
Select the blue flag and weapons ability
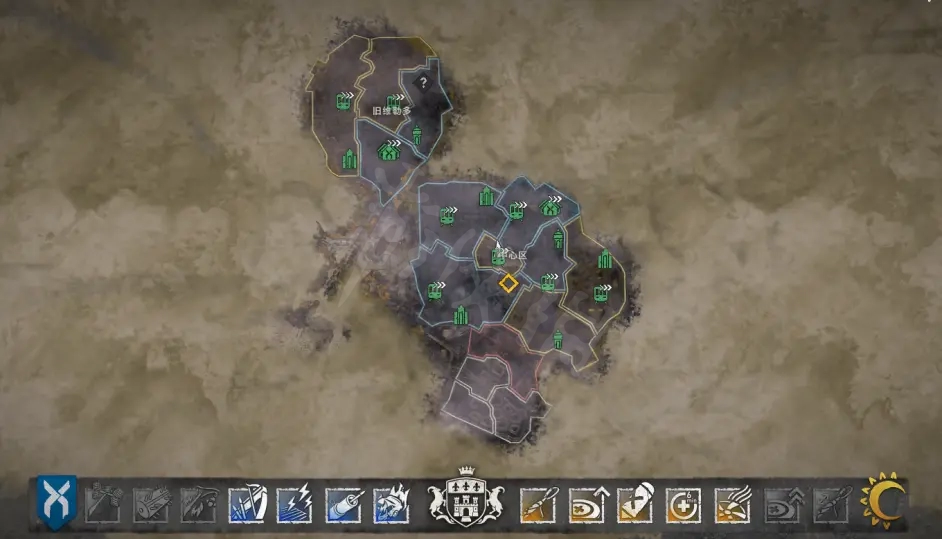point(247,502)
